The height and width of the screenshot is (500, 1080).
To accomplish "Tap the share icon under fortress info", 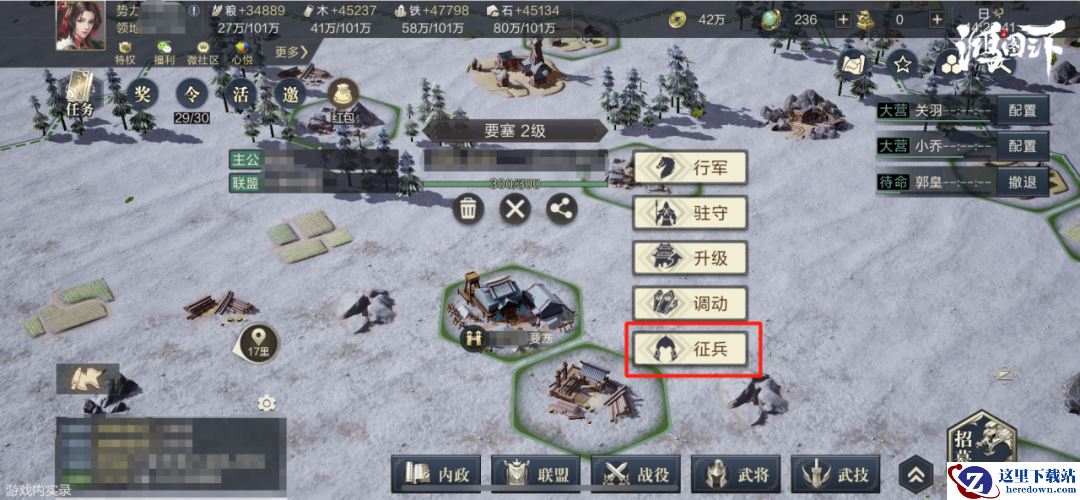I will coord(562,209).
